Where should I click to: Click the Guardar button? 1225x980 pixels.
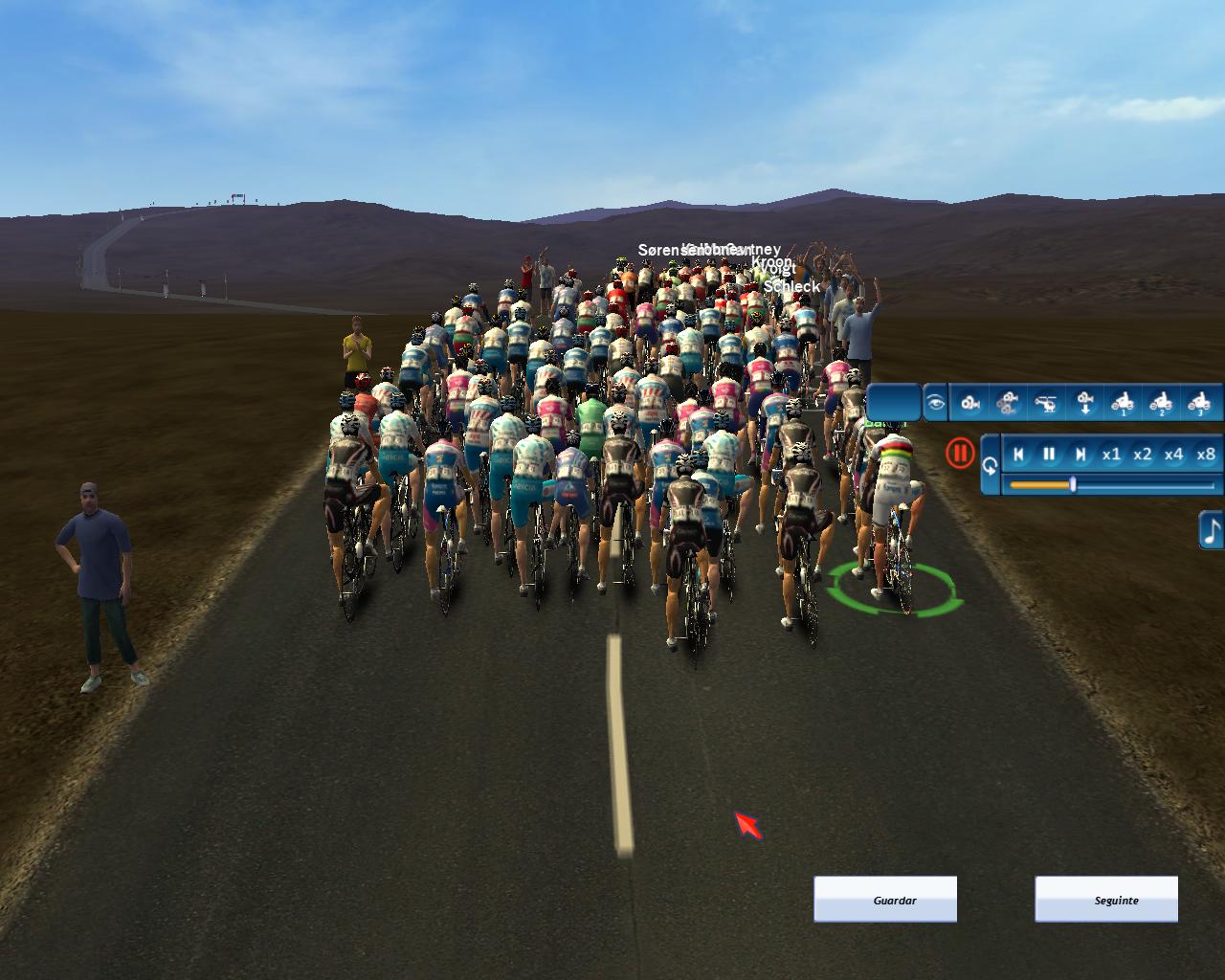point(885,900)
